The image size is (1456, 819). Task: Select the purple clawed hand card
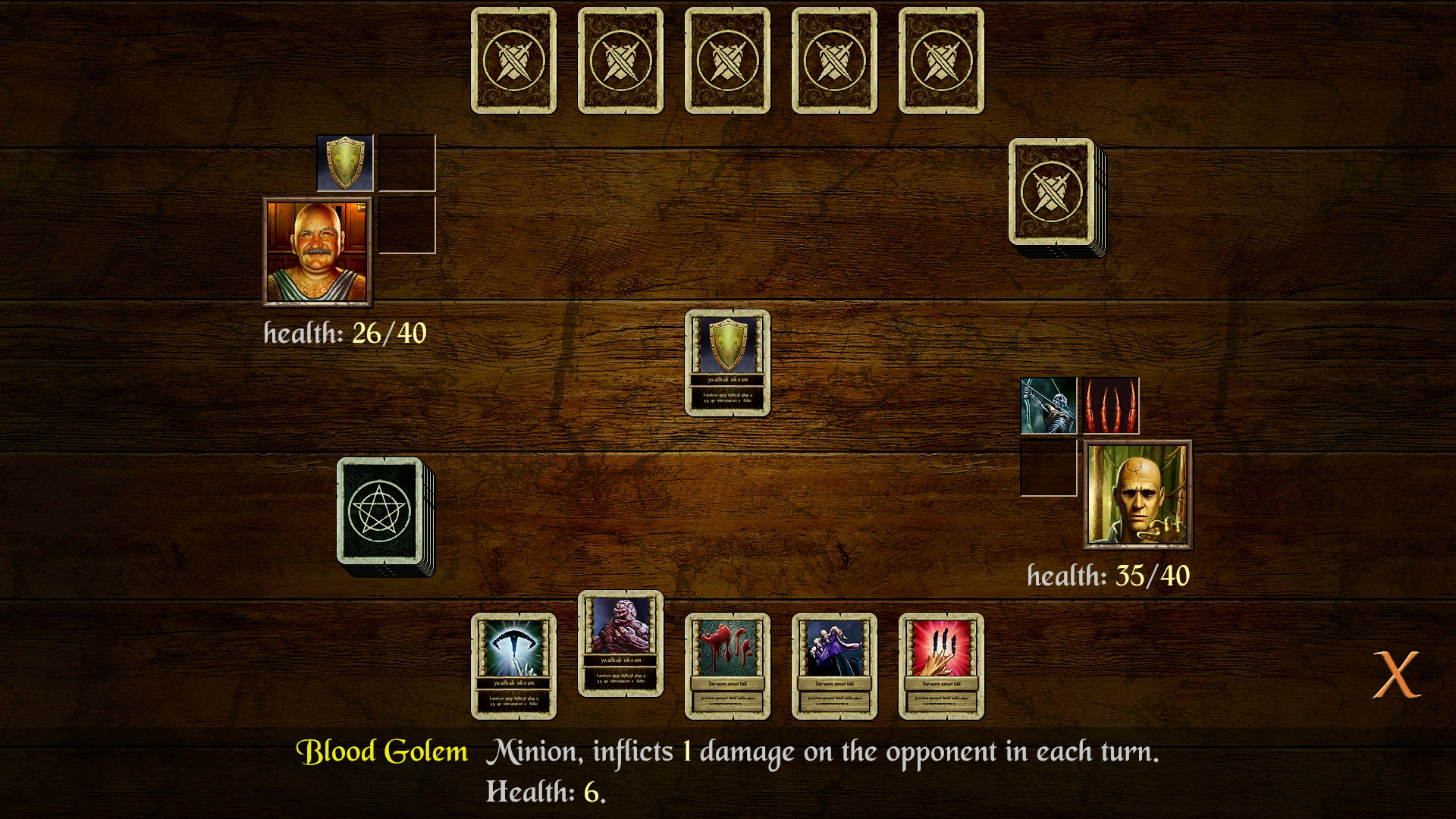[834, 666]
